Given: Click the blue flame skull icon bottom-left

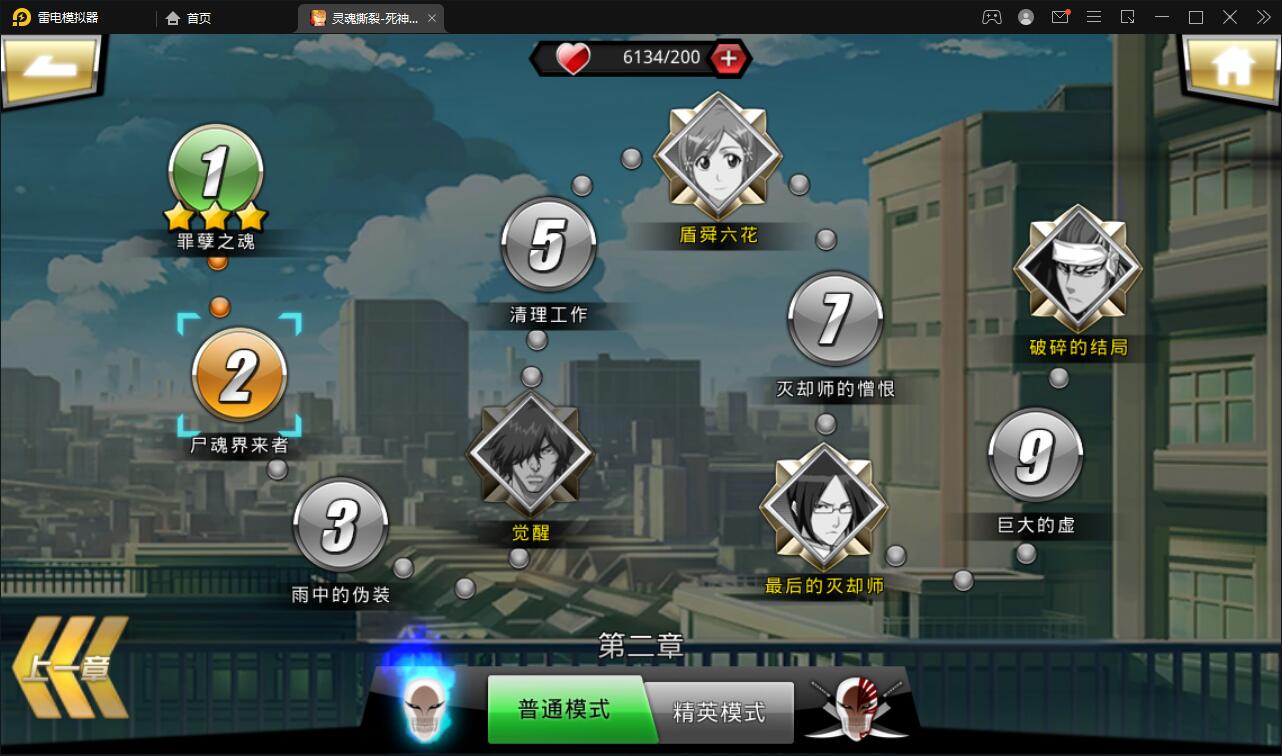Looking at the screenshot, I should 427,707.
